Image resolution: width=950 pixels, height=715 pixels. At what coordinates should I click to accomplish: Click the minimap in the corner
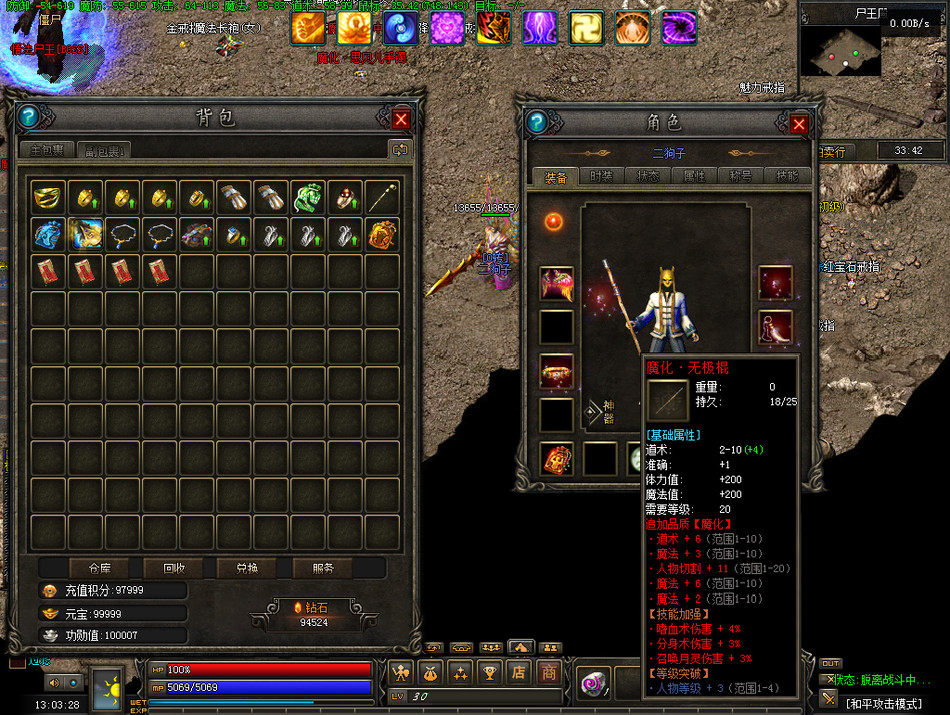pos(839,50)
